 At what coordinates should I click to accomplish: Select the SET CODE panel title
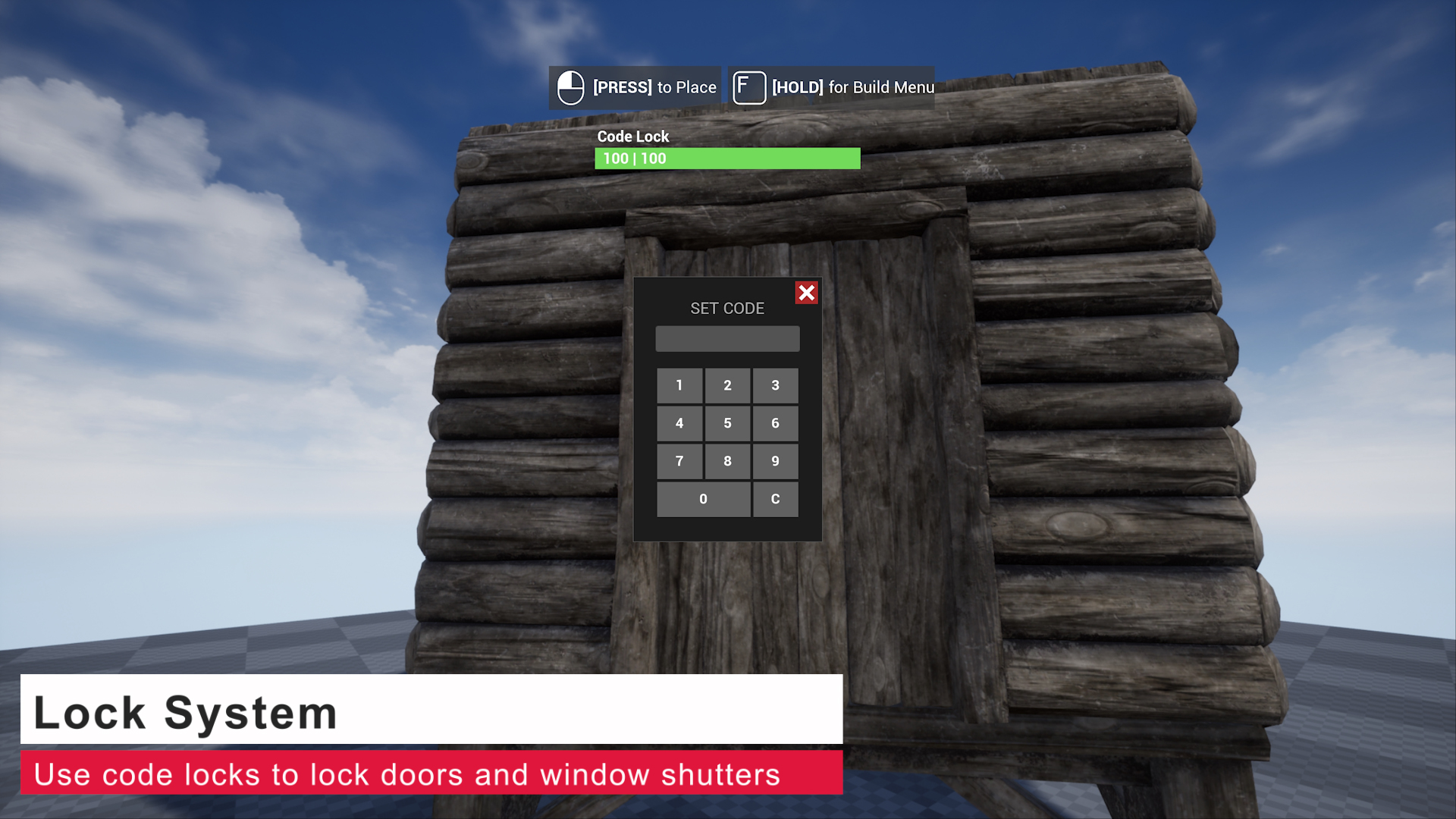click(727, 309)
